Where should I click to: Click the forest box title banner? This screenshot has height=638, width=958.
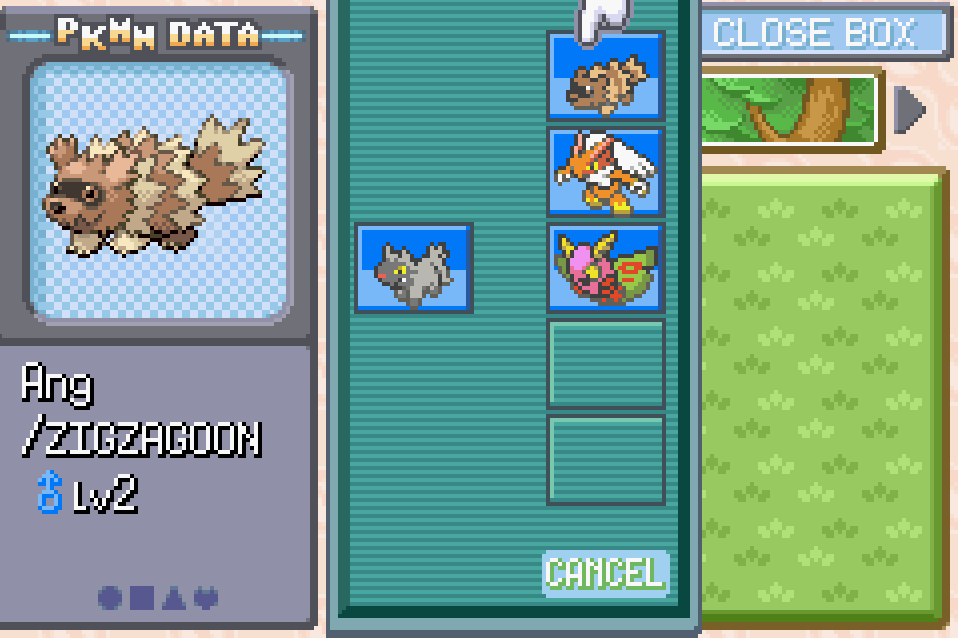[x=792, y=110]
